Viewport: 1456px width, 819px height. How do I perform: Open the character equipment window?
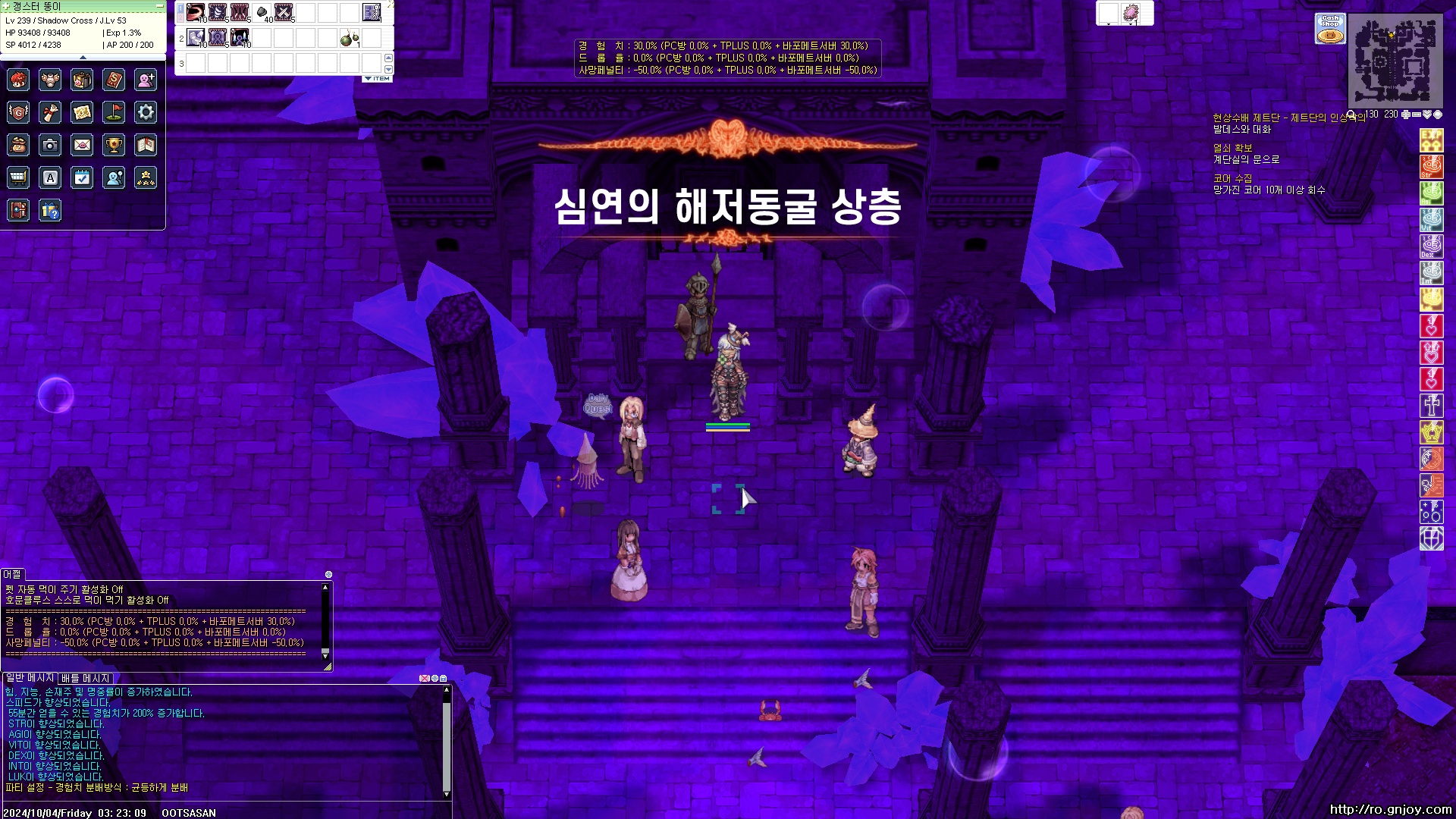[x=50, y=80]
